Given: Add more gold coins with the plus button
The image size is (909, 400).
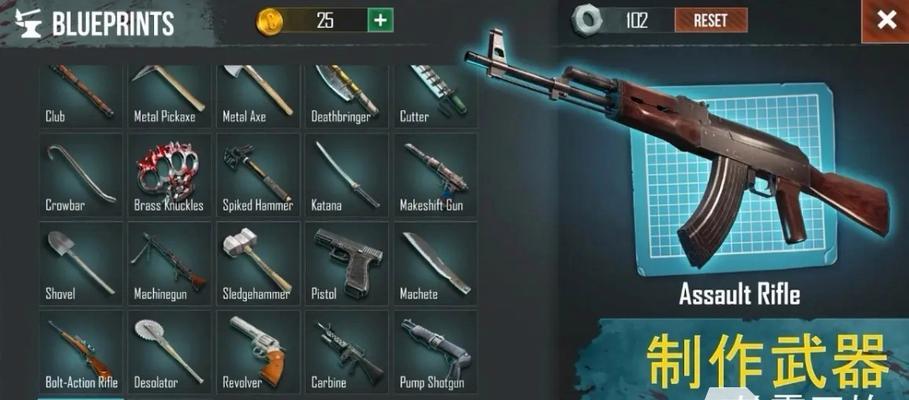Looking at the screenshot, I should click(380, 20).
